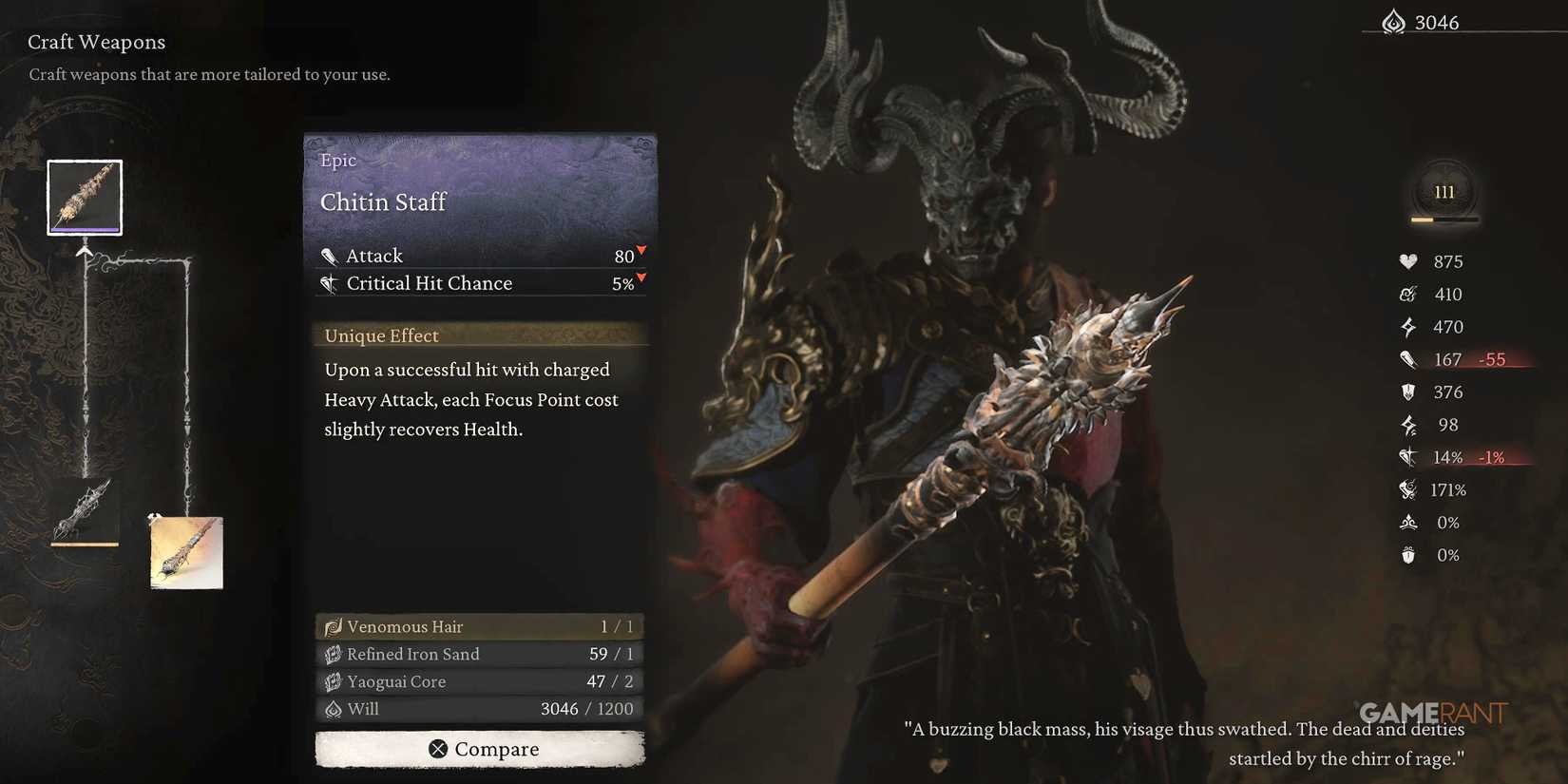This screenshot has height=784, width=1568.
Task: Click the level 111 experience progress bar
Action: pos(1444,218)
